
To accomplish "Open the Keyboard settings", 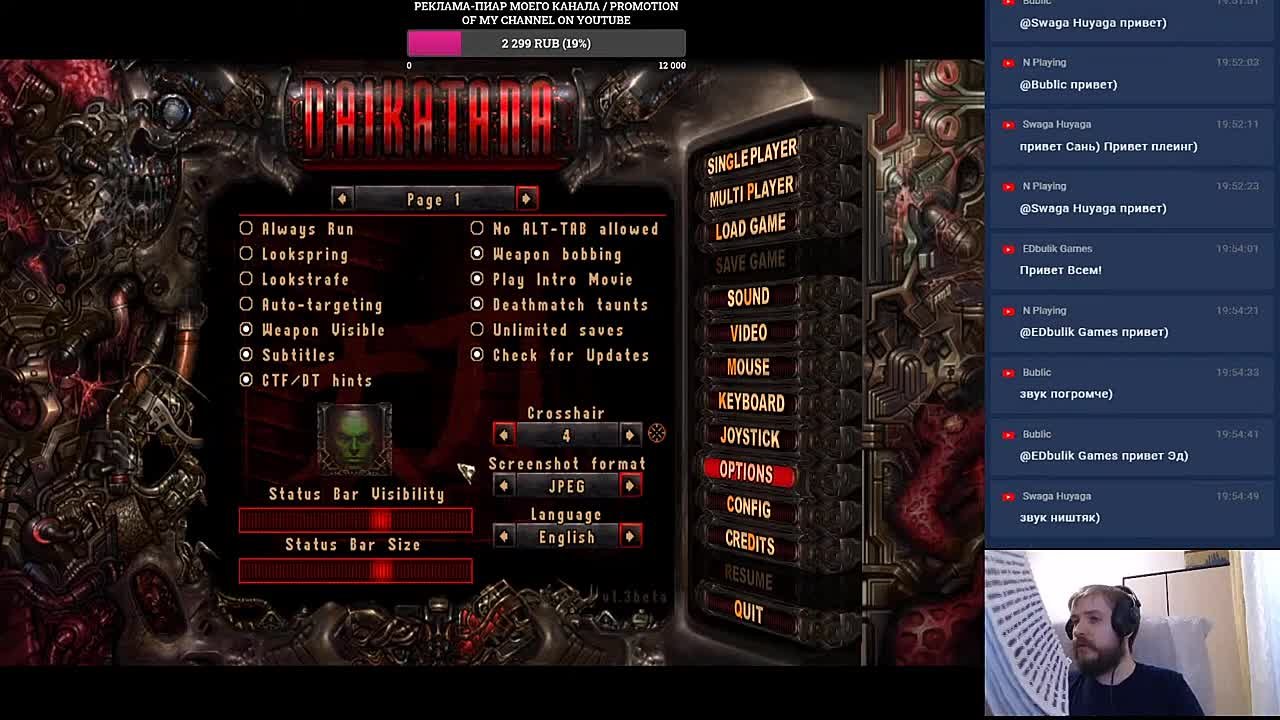I will (x=750, y=402).
